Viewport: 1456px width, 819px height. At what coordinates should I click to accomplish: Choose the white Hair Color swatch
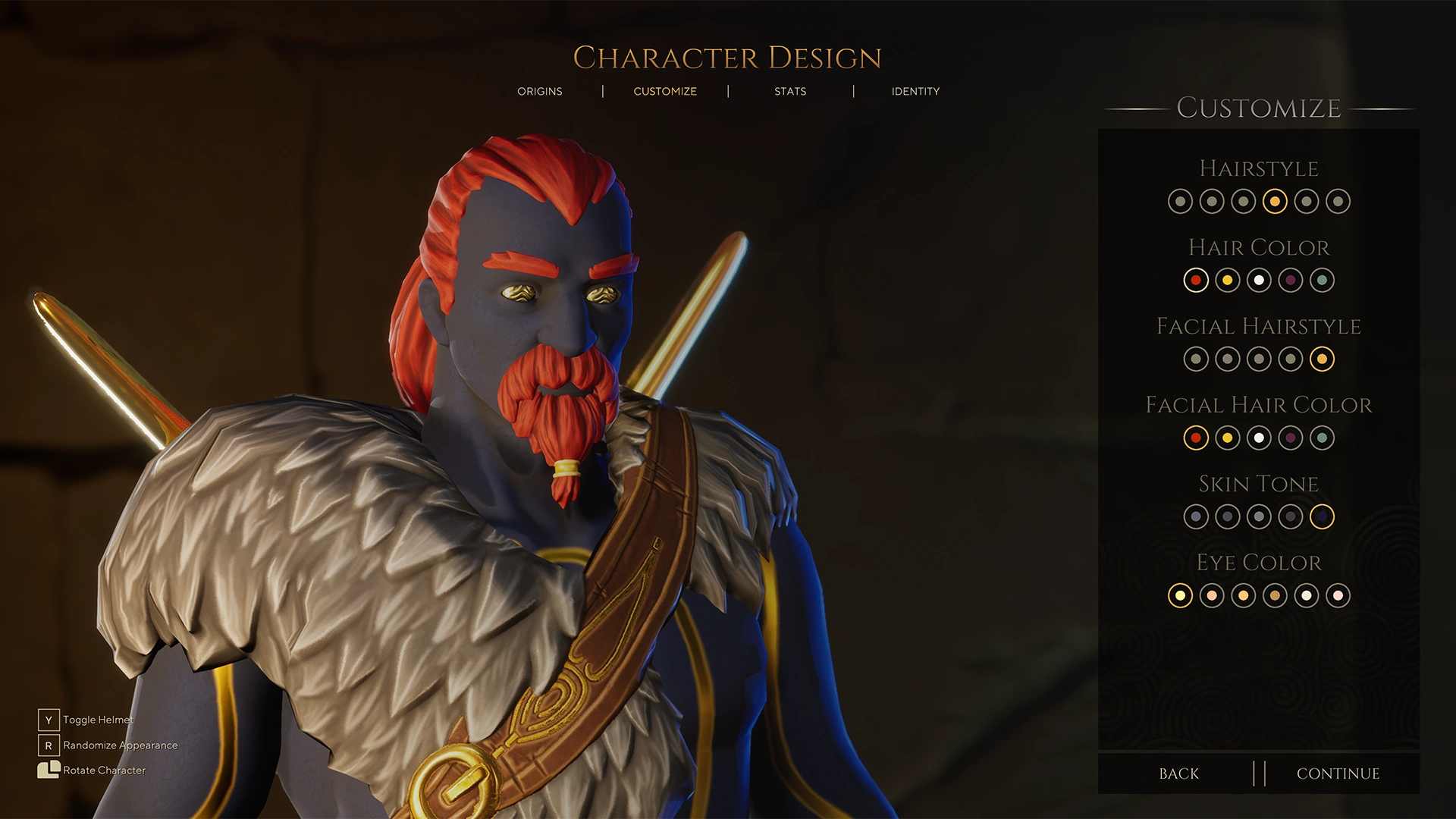click(1259, 280)
